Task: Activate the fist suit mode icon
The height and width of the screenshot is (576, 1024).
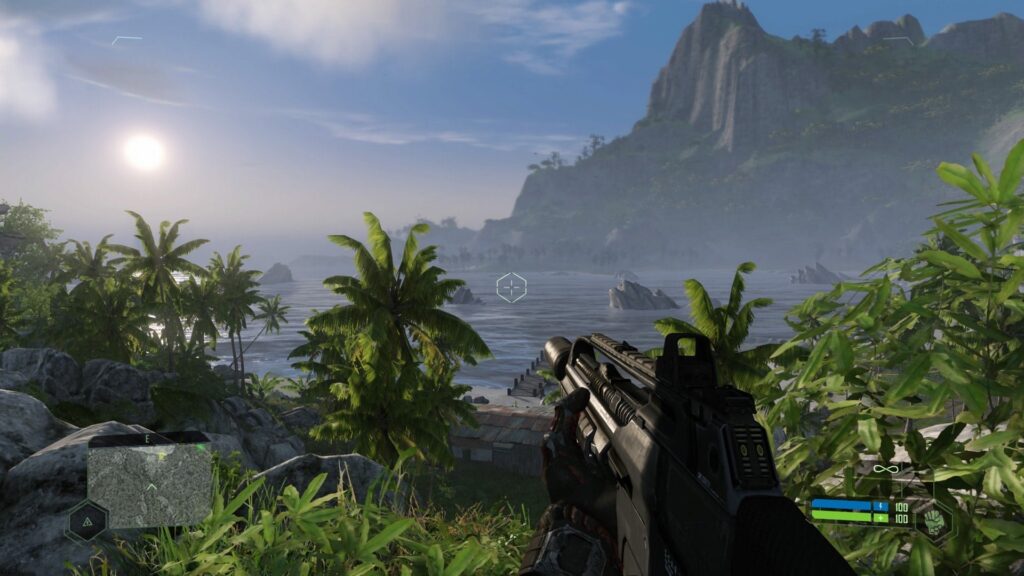Action: coord(935,520)
